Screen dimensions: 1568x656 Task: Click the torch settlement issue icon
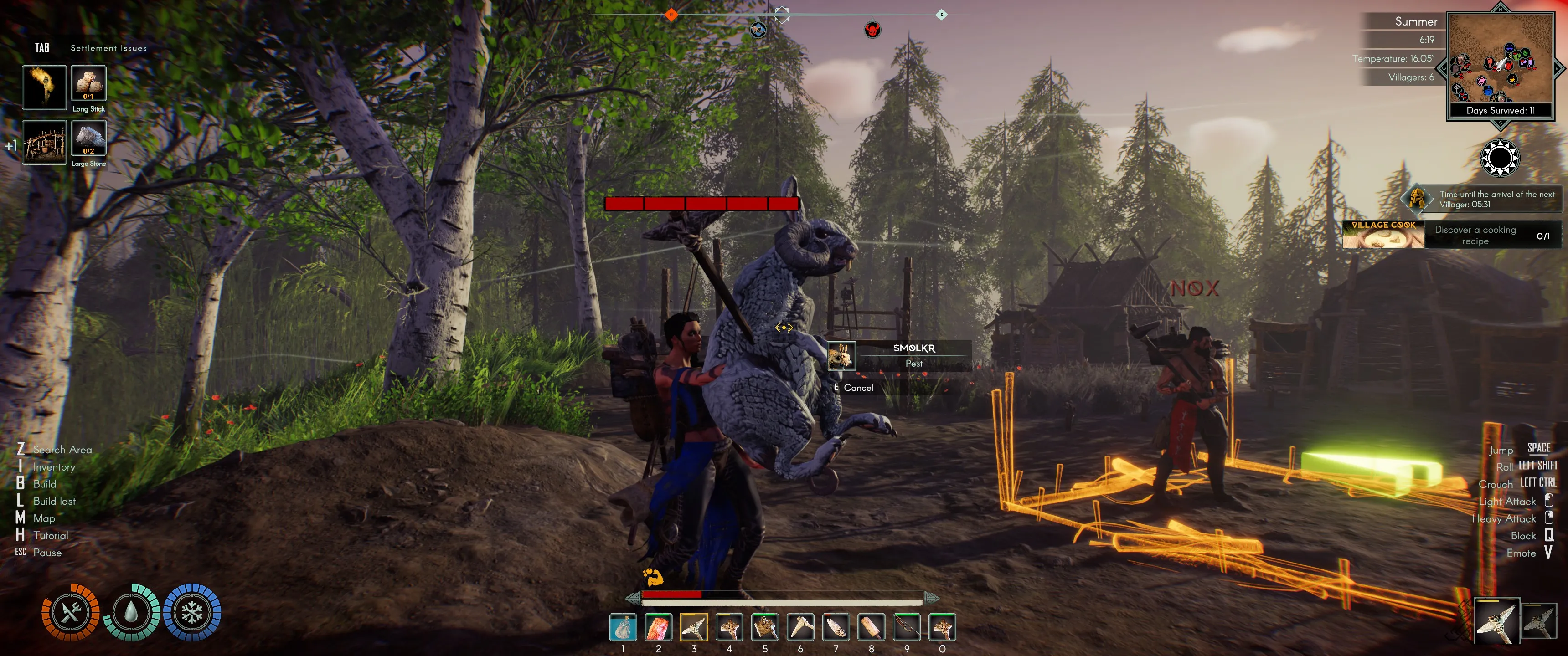point(44,87)
